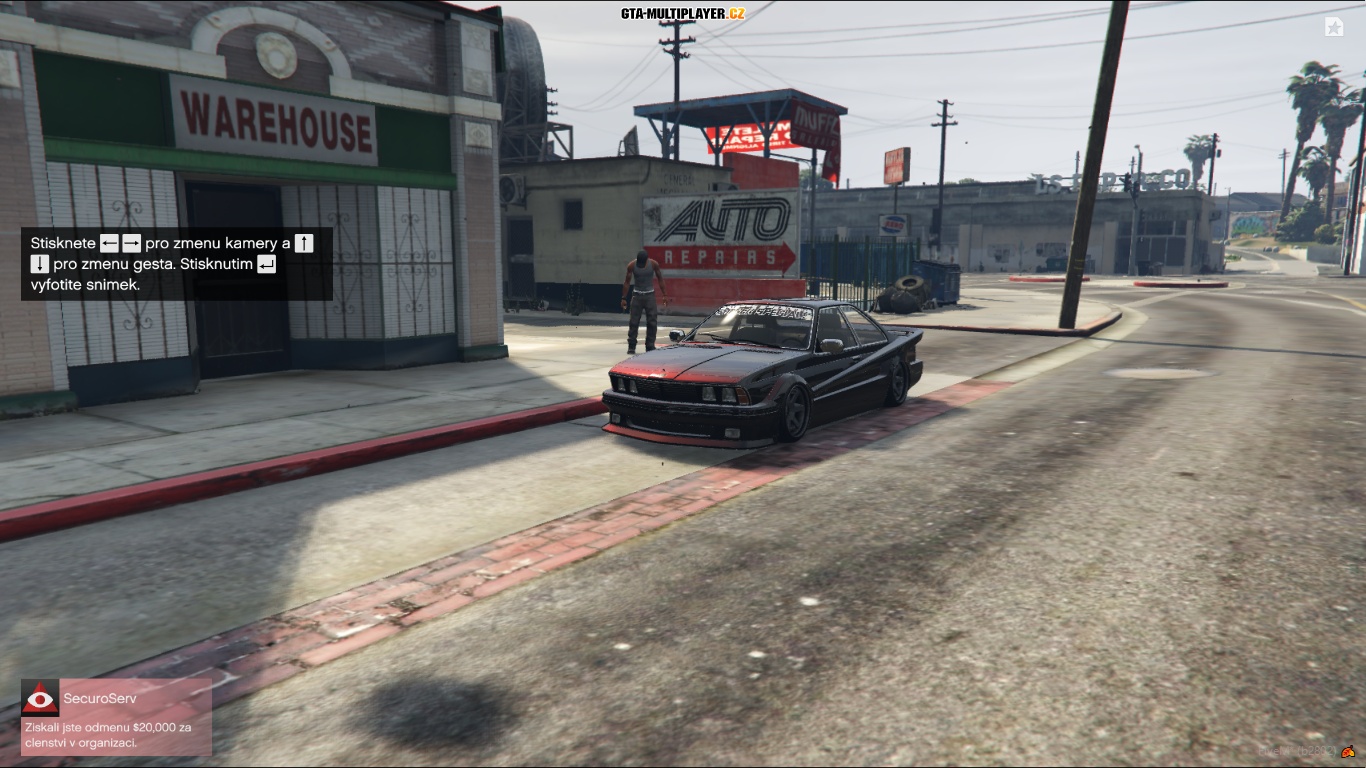Click the right arrow key icon in tutorial
Screen dimensions: 1366x768
click(x=131, y=243)
